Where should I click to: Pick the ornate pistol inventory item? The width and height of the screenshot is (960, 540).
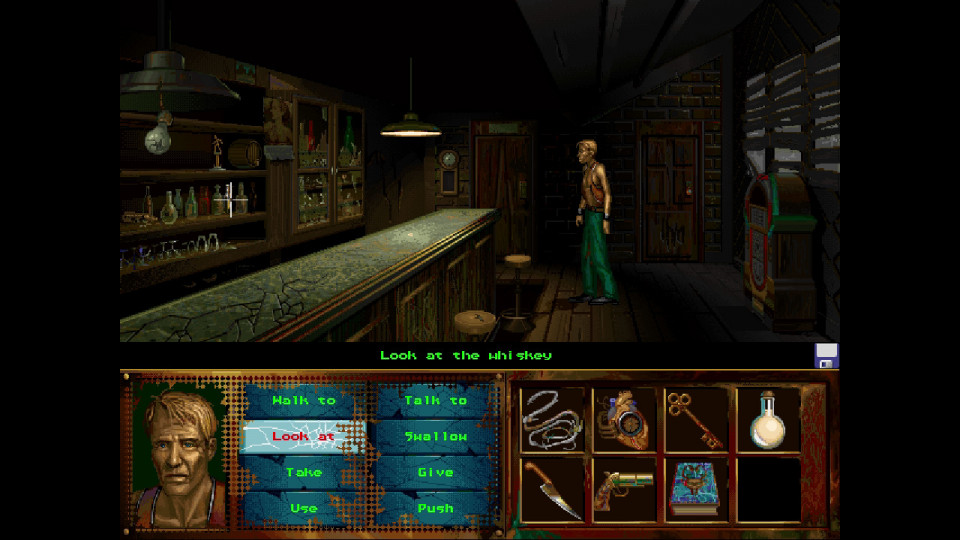624,489
